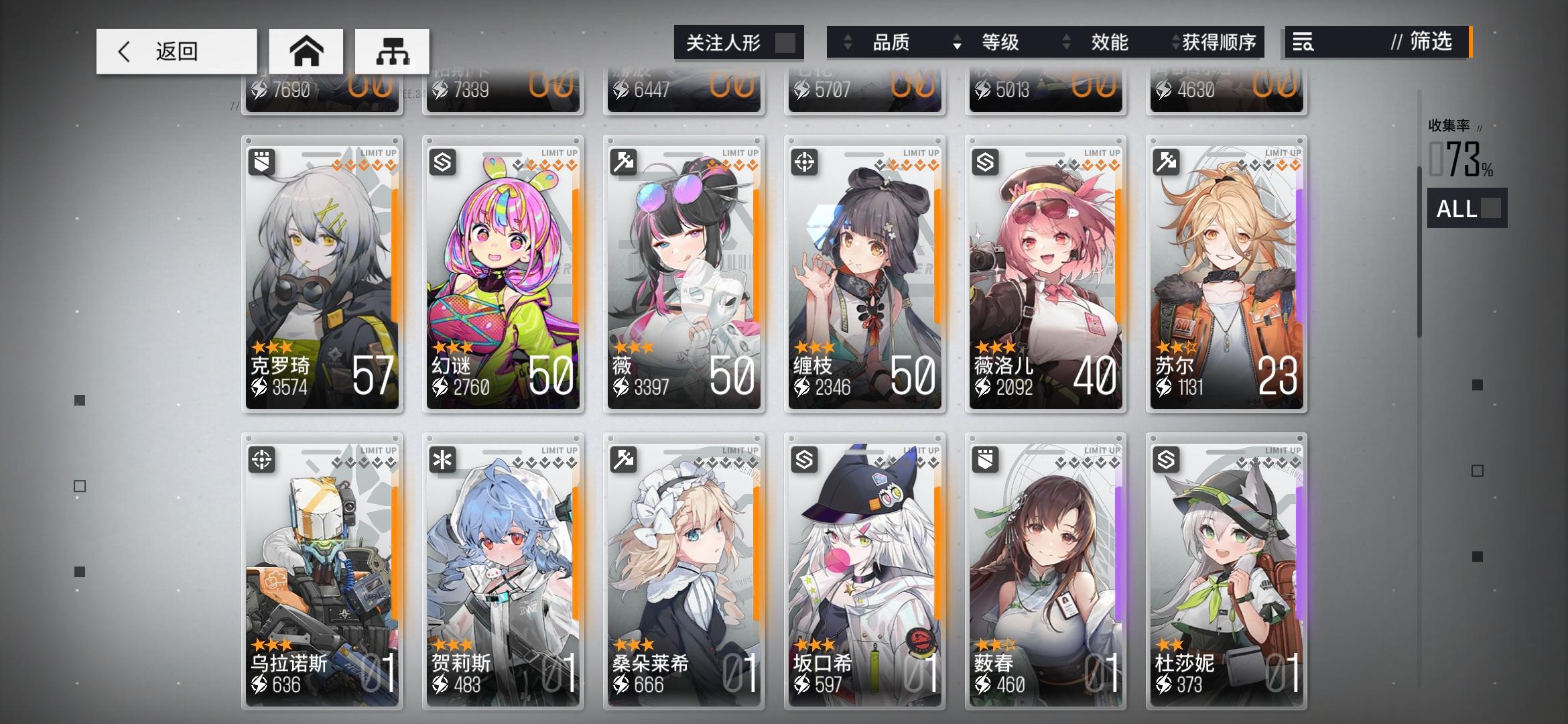Open the 筛选 filter panel
The width and height of the screenshot is (1568, 724).
point(1427,43)
